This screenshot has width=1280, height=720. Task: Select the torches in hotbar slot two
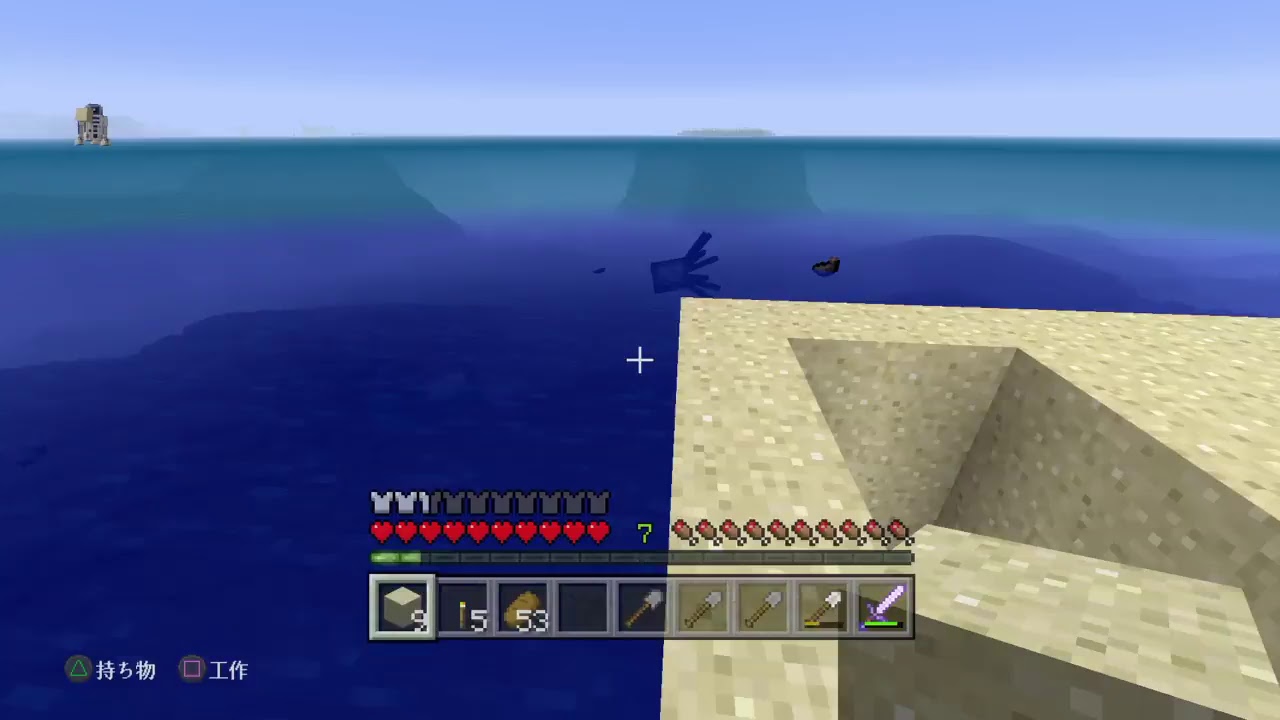click(463, 605)
